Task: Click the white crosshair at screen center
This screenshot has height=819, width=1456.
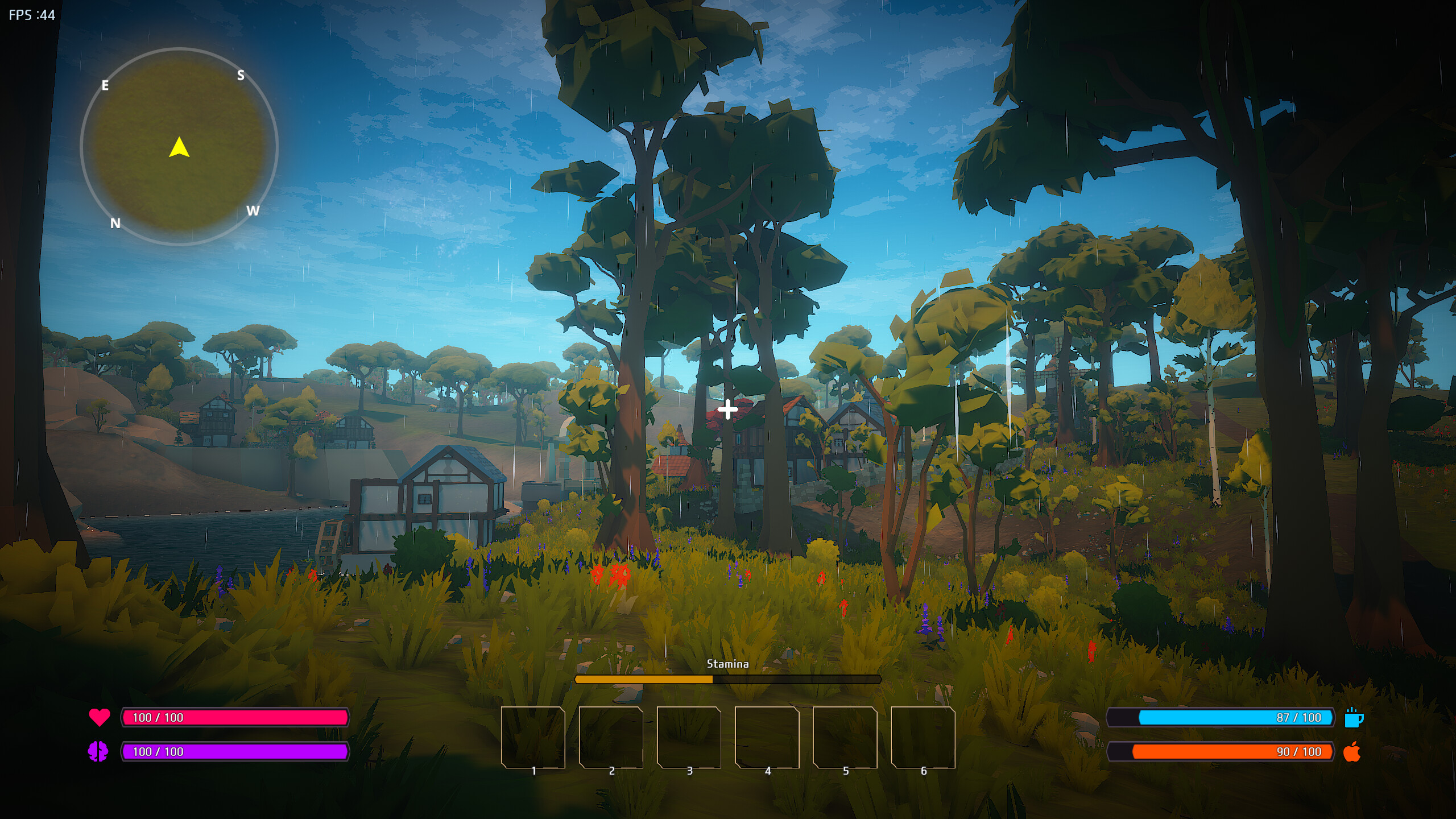Action: 728,409
